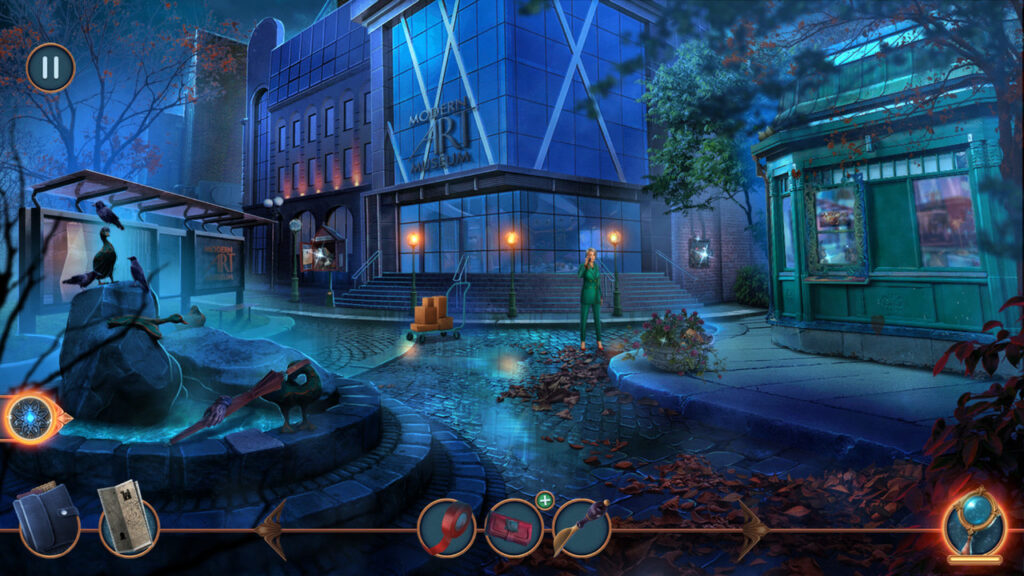Open the folded map booklet
This screenshot has height=576, width=1024.
[x=127, y=522]
